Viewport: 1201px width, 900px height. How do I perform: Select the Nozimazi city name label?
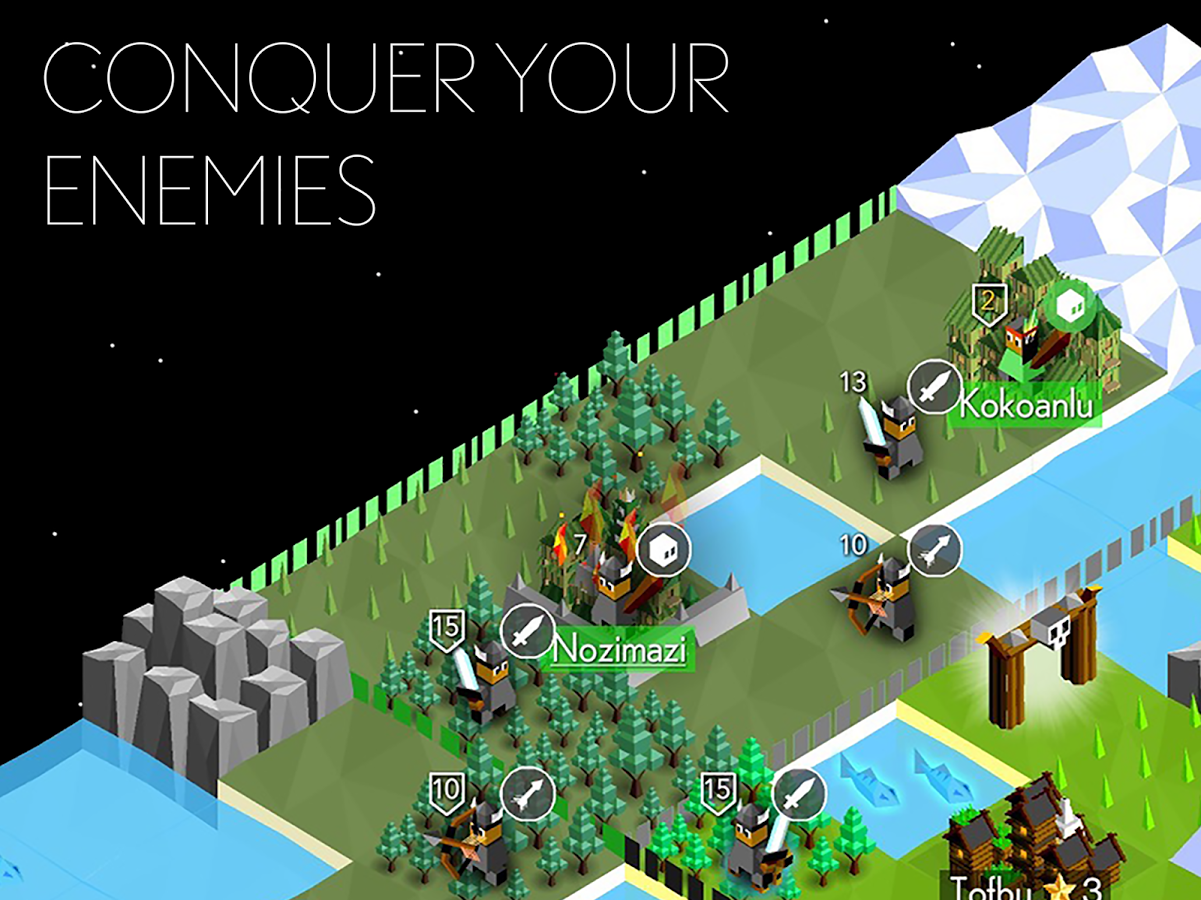[x=620, y=651]
